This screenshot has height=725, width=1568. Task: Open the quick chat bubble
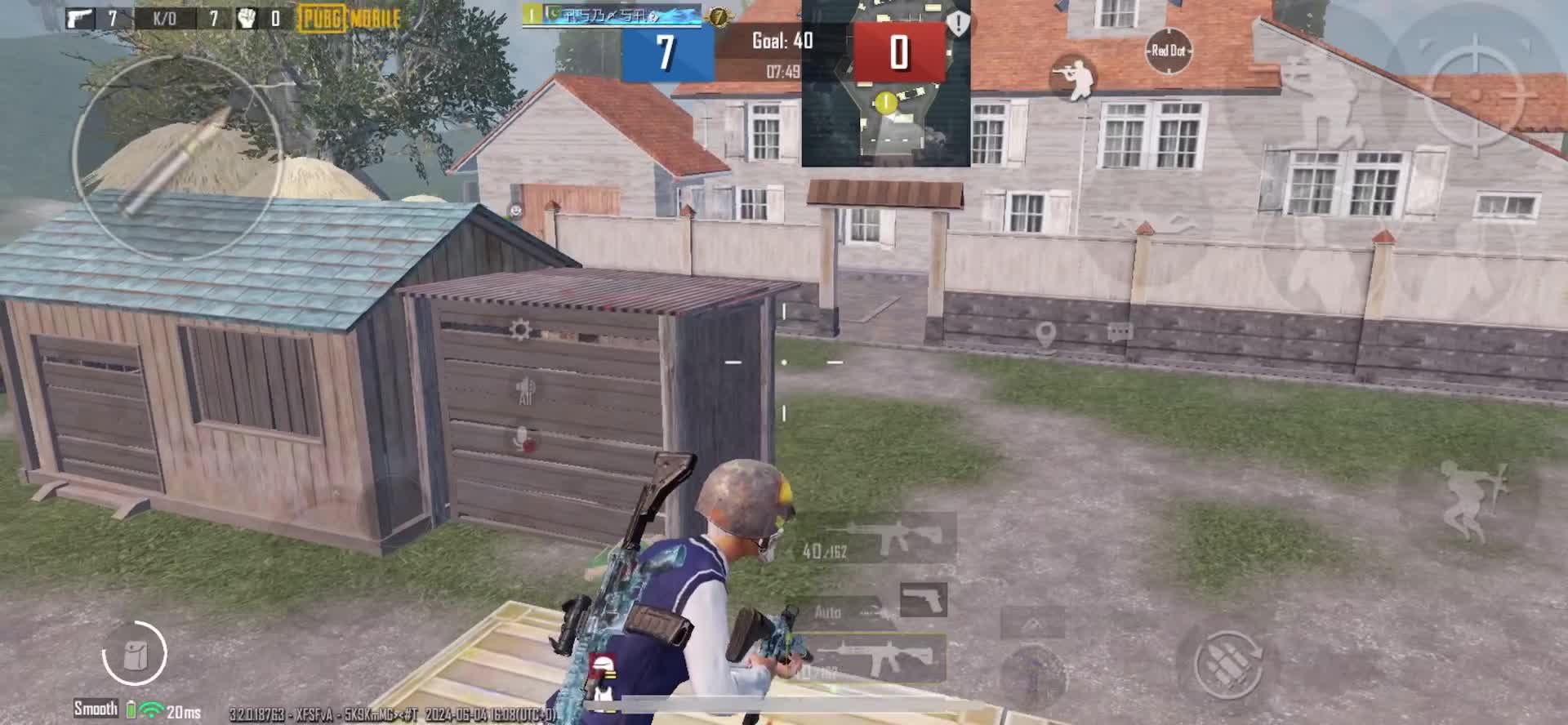[1120, 331]
